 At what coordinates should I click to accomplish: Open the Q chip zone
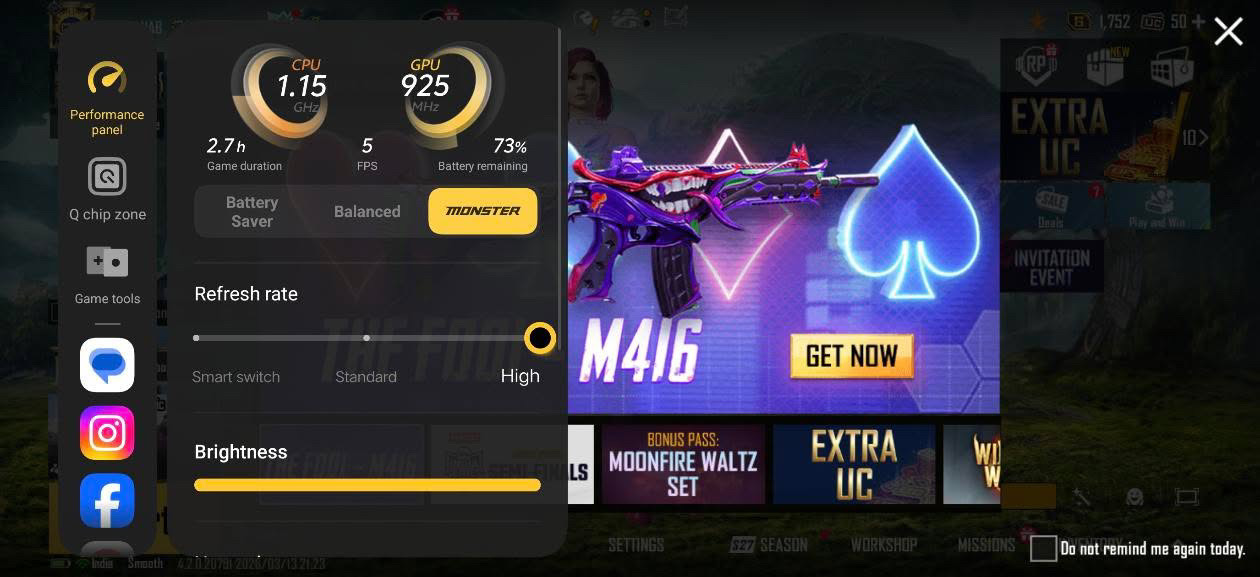click(107, 188)
